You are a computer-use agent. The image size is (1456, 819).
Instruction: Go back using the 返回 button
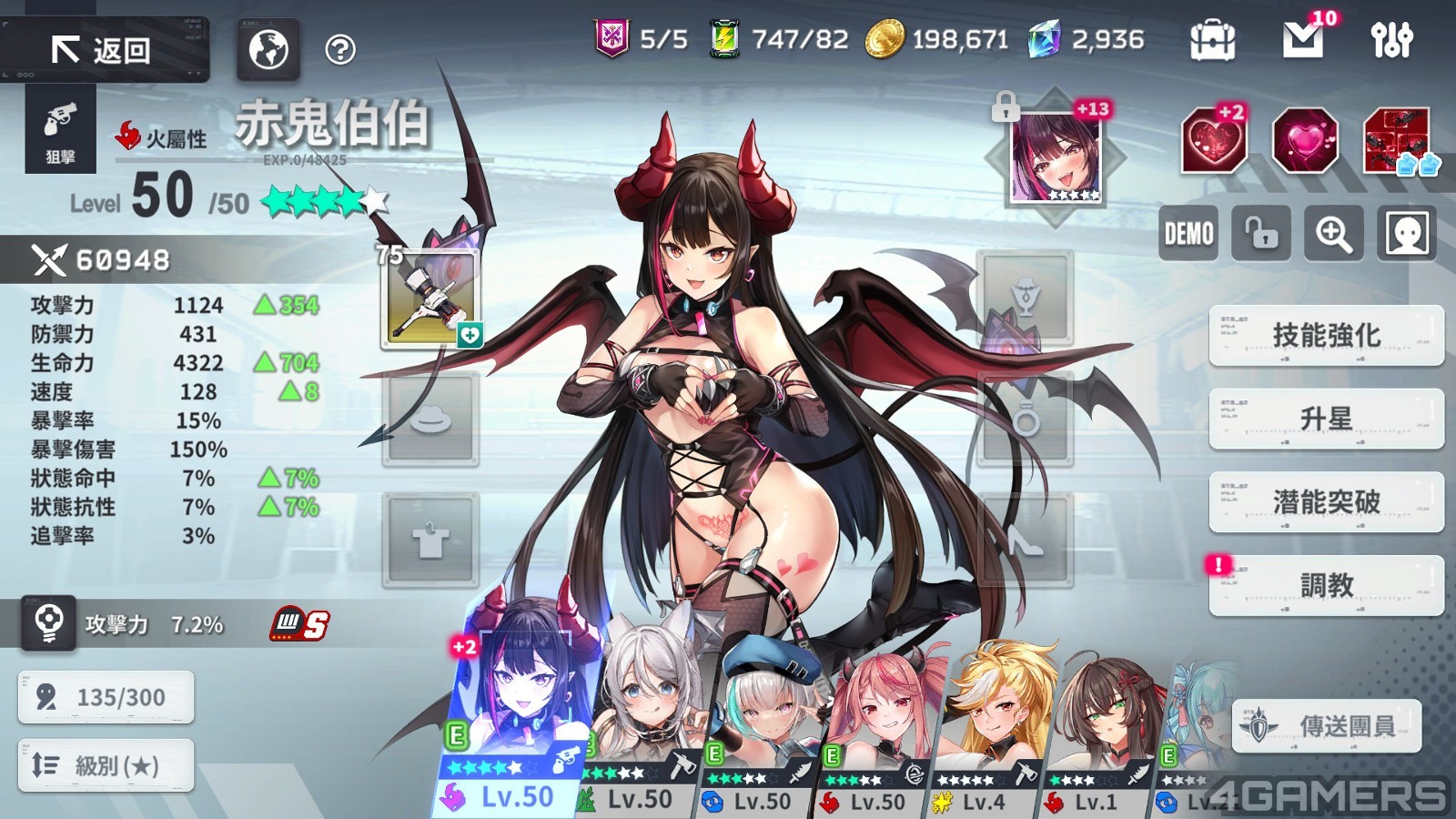pyautogui.click(x=104, y=50)
